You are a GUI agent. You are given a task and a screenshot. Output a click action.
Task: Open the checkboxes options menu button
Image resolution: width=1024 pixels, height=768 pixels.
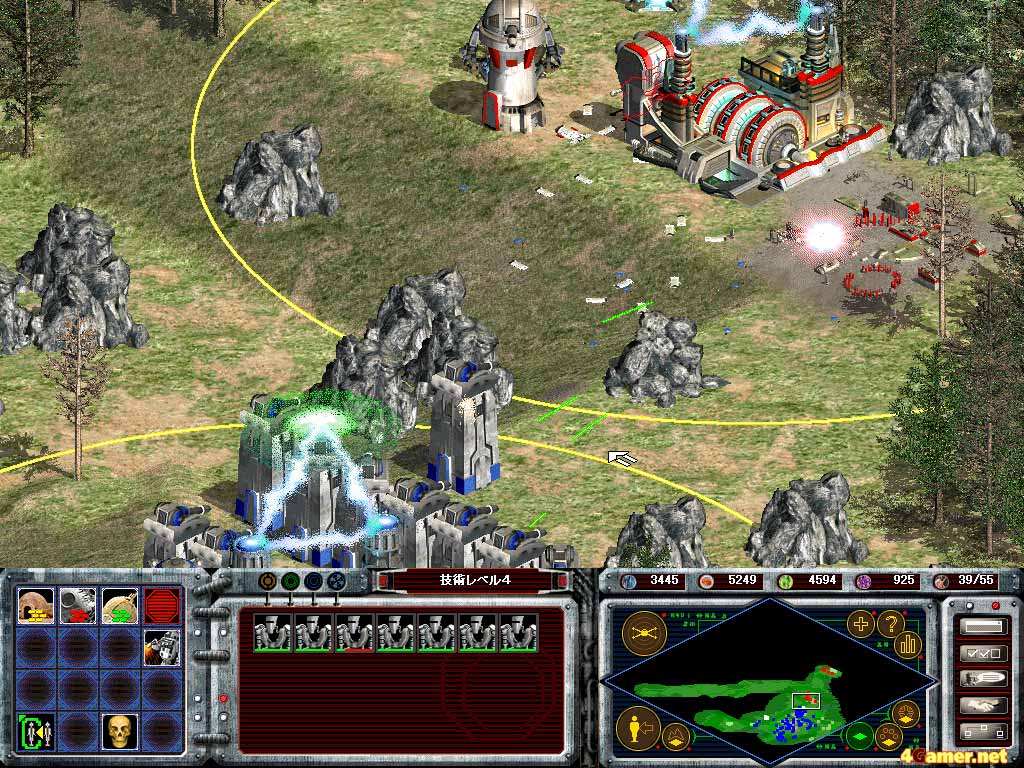[982, 654]
